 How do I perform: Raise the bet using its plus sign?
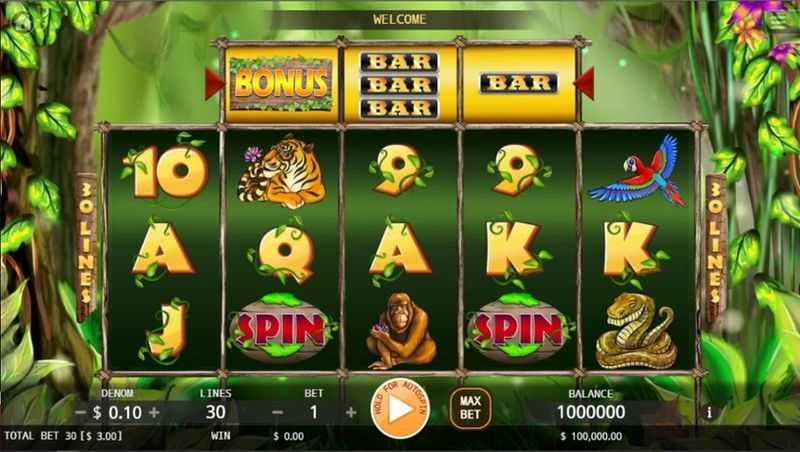[x=351, y=412]
